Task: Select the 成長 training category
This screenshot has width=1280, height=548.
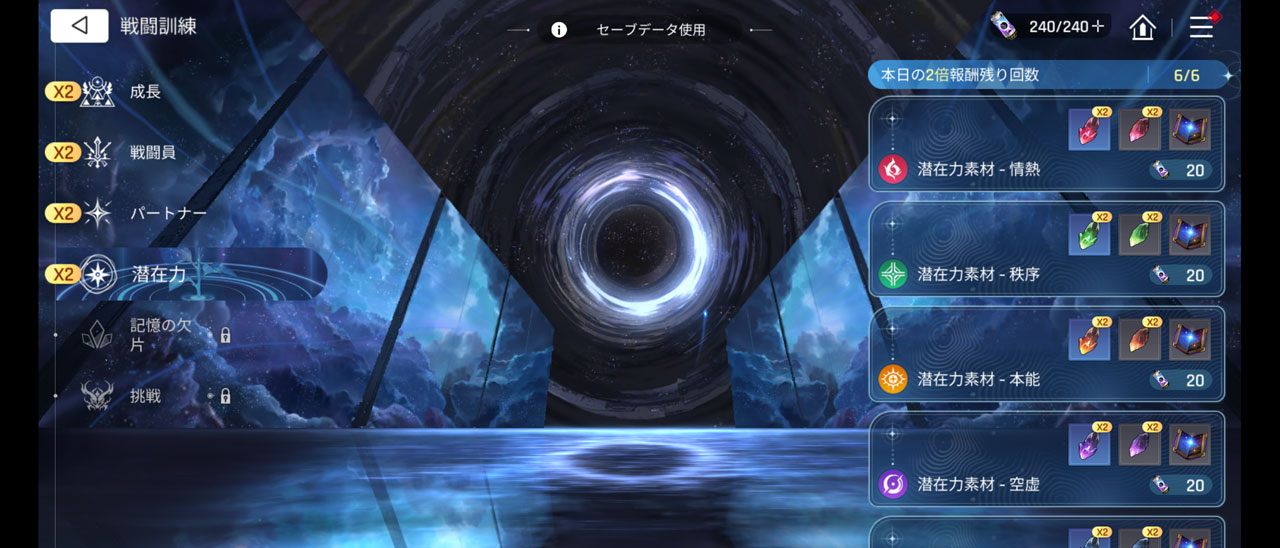Action: click(x=144, y=92)
